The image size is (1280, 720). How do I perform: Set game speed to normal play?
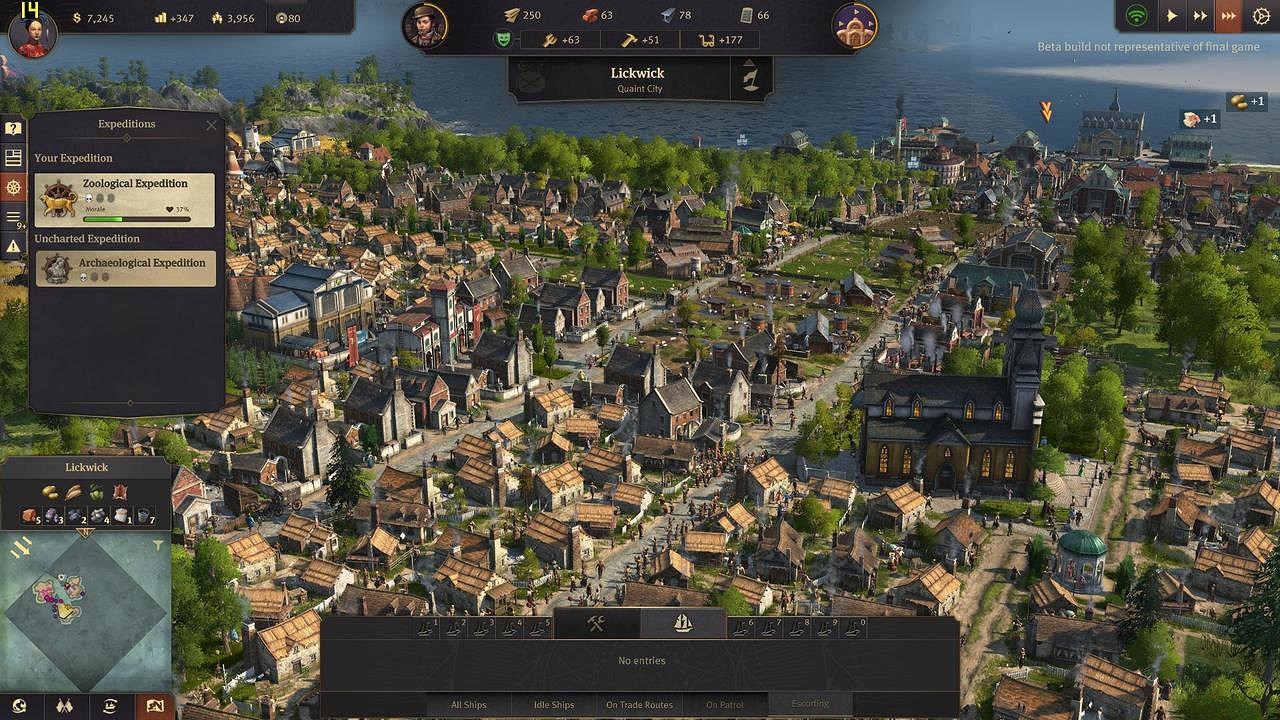point(1171,16)
